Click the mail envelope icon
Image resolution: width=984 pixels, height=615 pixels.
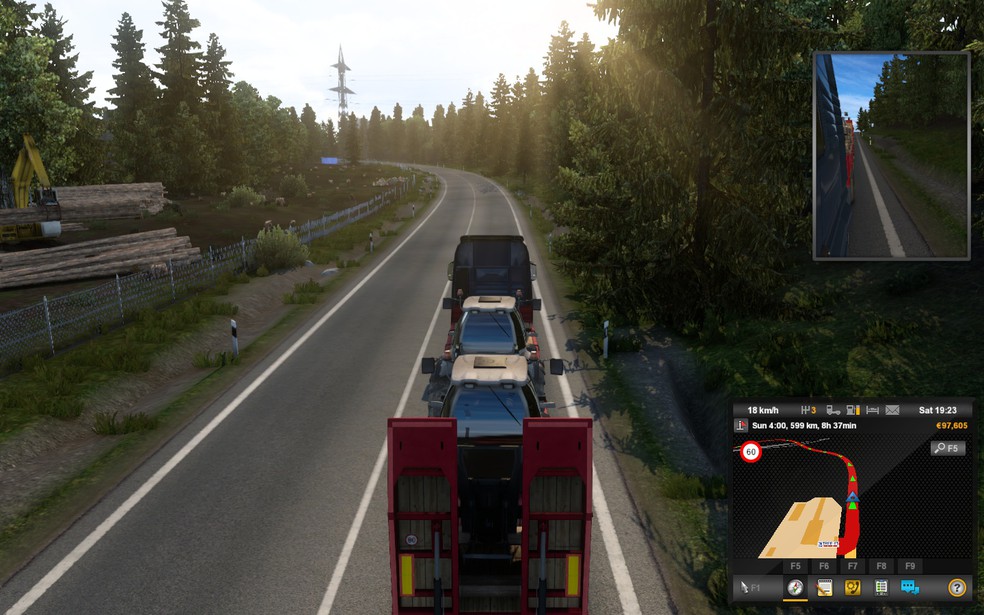pyautogui.click(x=892, y=410)
